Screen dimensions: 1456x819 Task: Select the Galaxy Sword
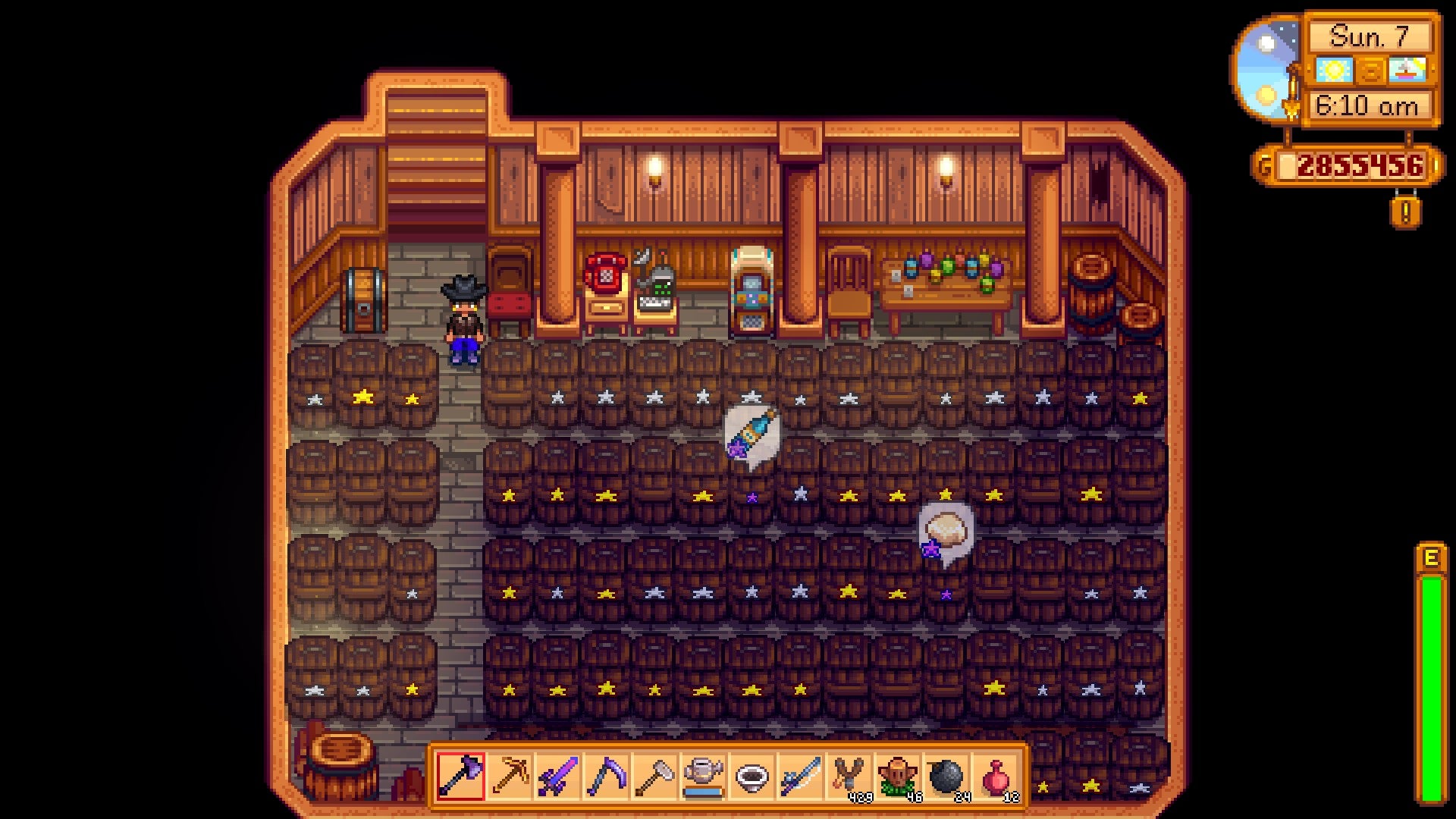pos(559,773)
